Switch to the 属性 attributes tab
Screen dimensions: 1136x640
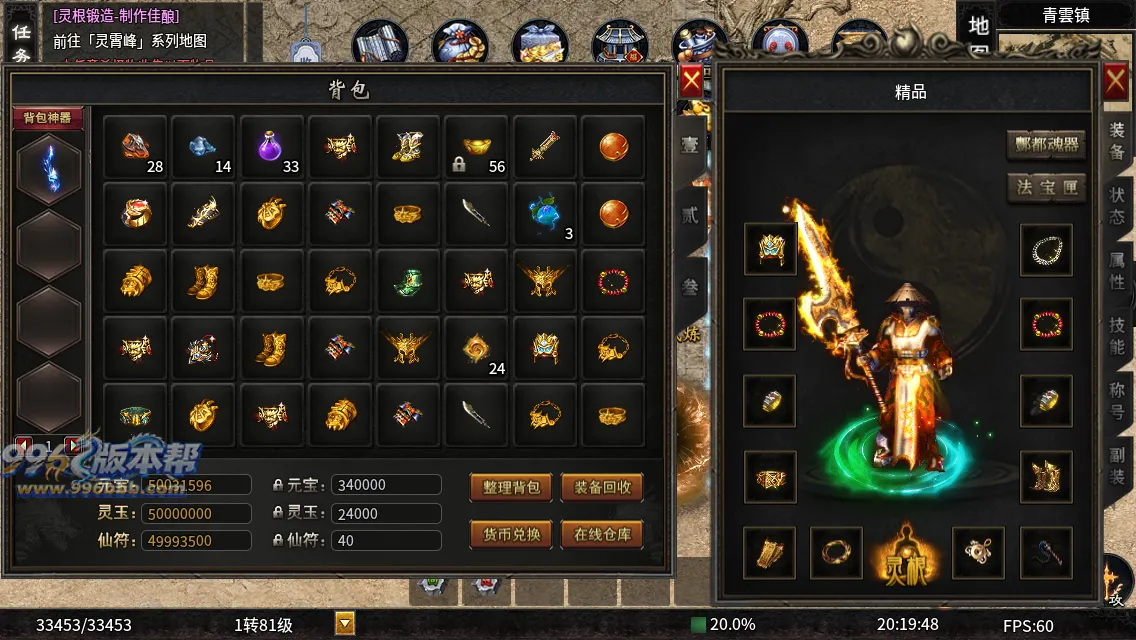pyautogui.click(x=1117, y=270)
